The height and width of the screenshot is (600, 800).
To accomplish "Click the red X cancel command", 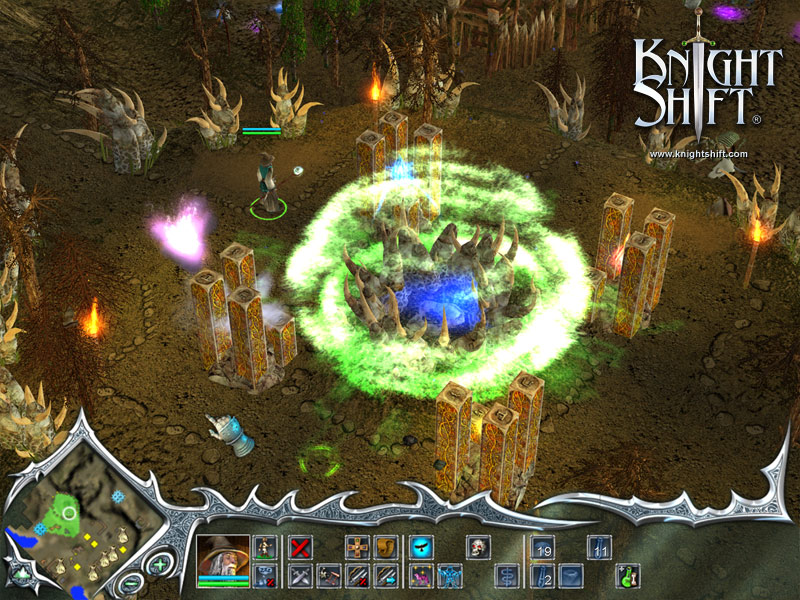I will (298, 547).
